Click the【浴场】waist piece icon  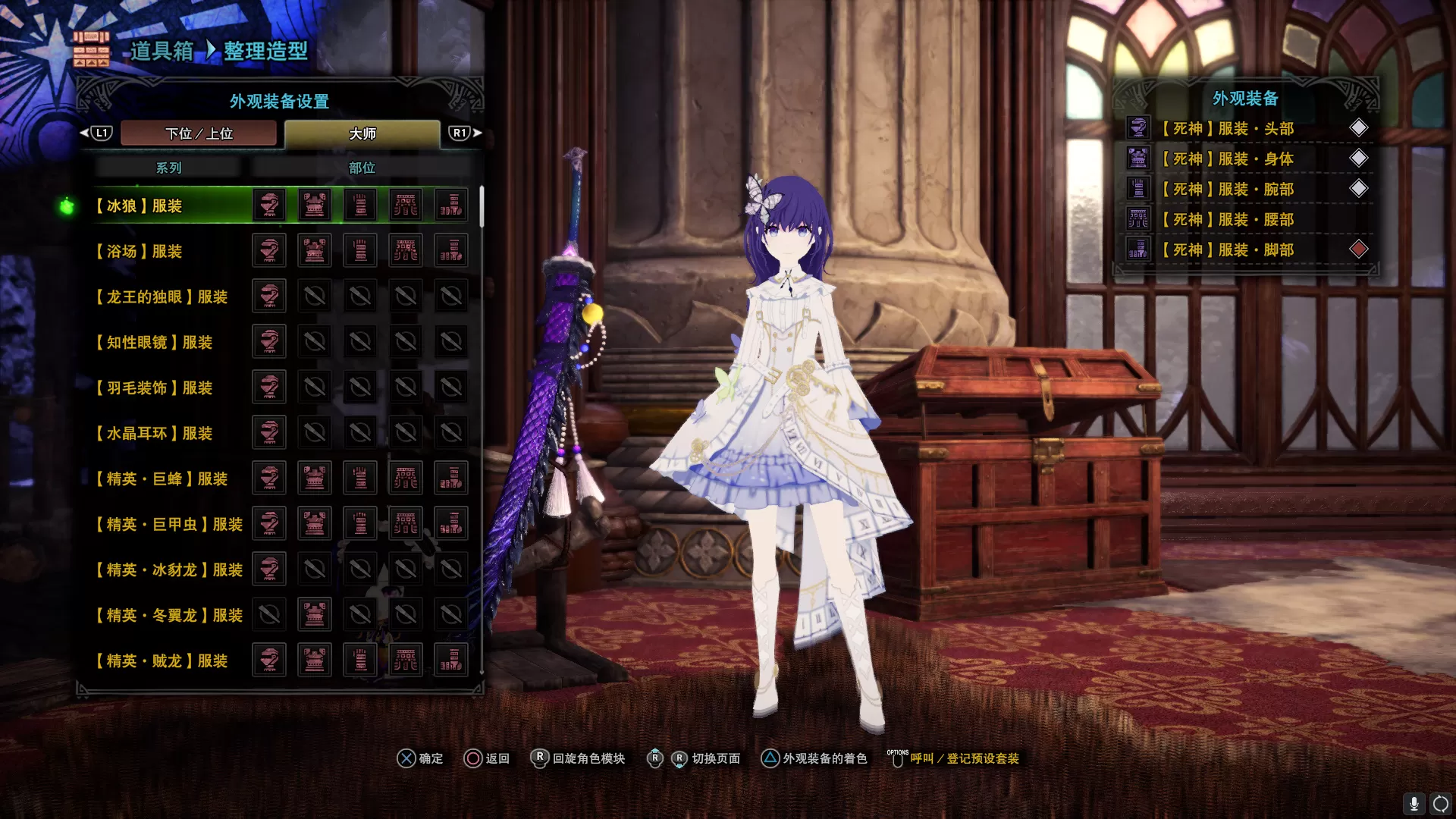pyautogui.click(x=406, y=250)
